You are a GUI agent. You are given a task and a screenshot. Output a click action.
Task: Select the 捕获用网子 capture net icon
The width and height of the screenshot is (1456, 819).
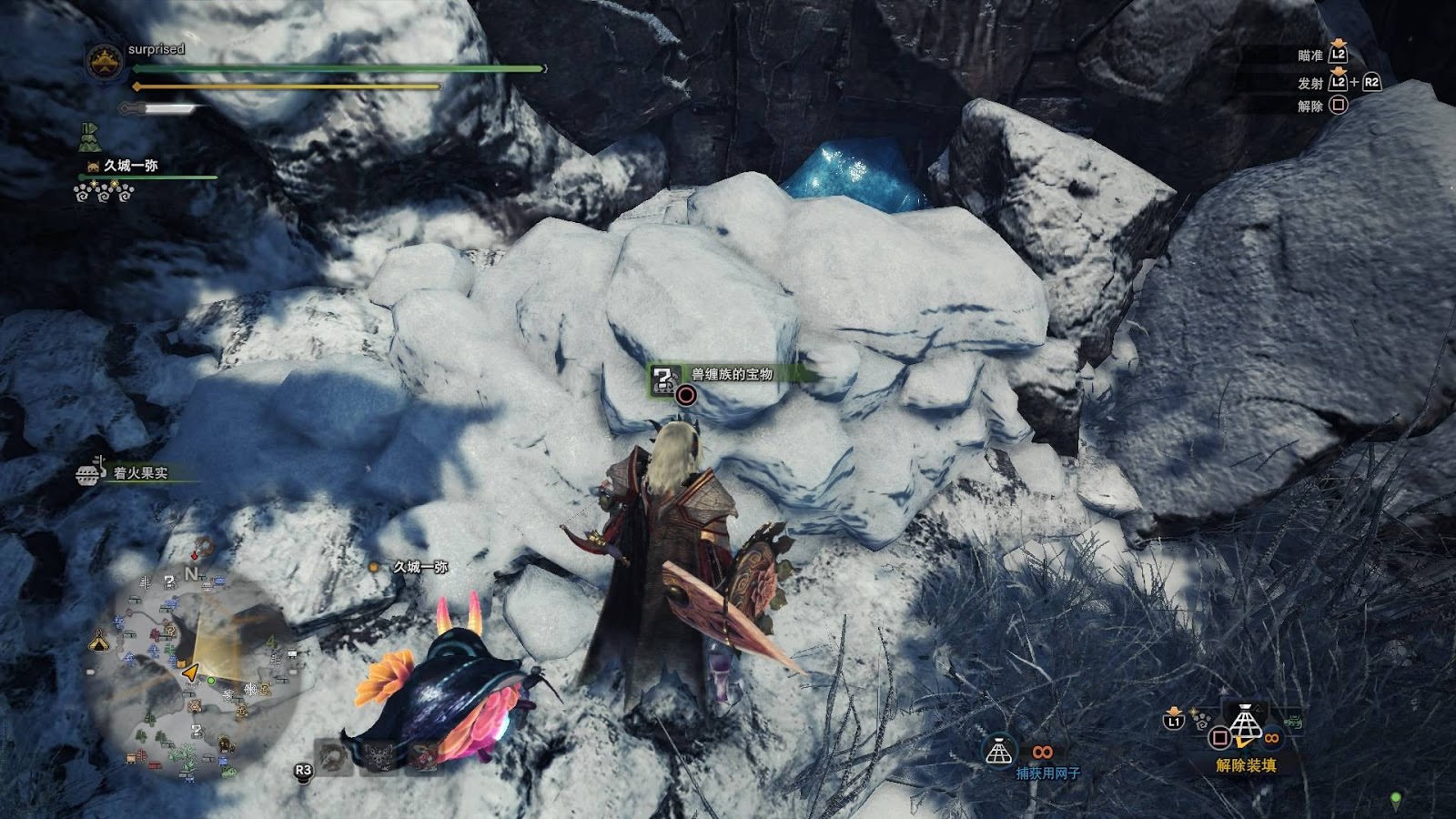click(x=1000, y=752)
